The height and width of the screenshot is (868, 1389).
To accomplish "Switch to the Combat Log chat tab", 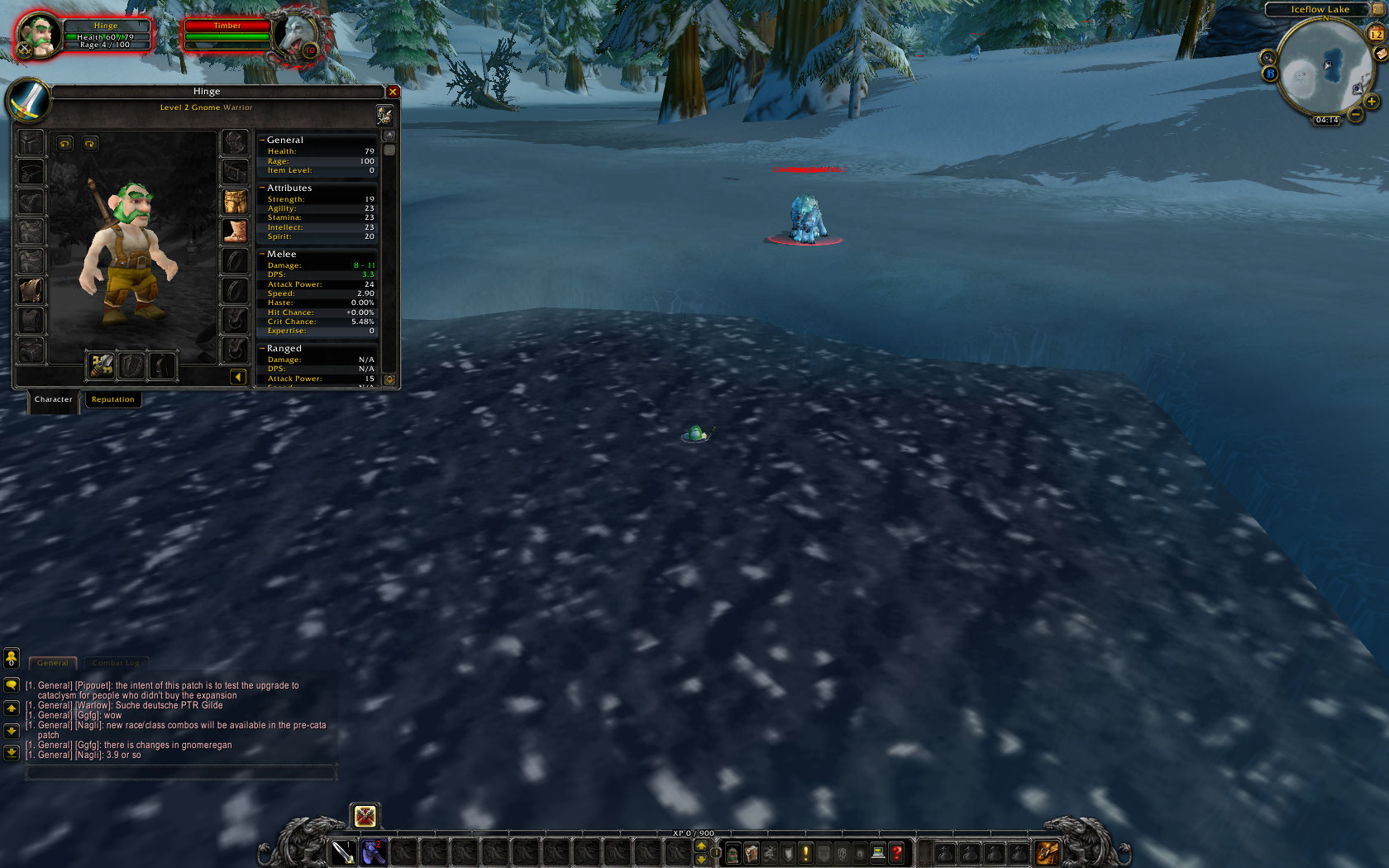I will (x=115, y=663).
